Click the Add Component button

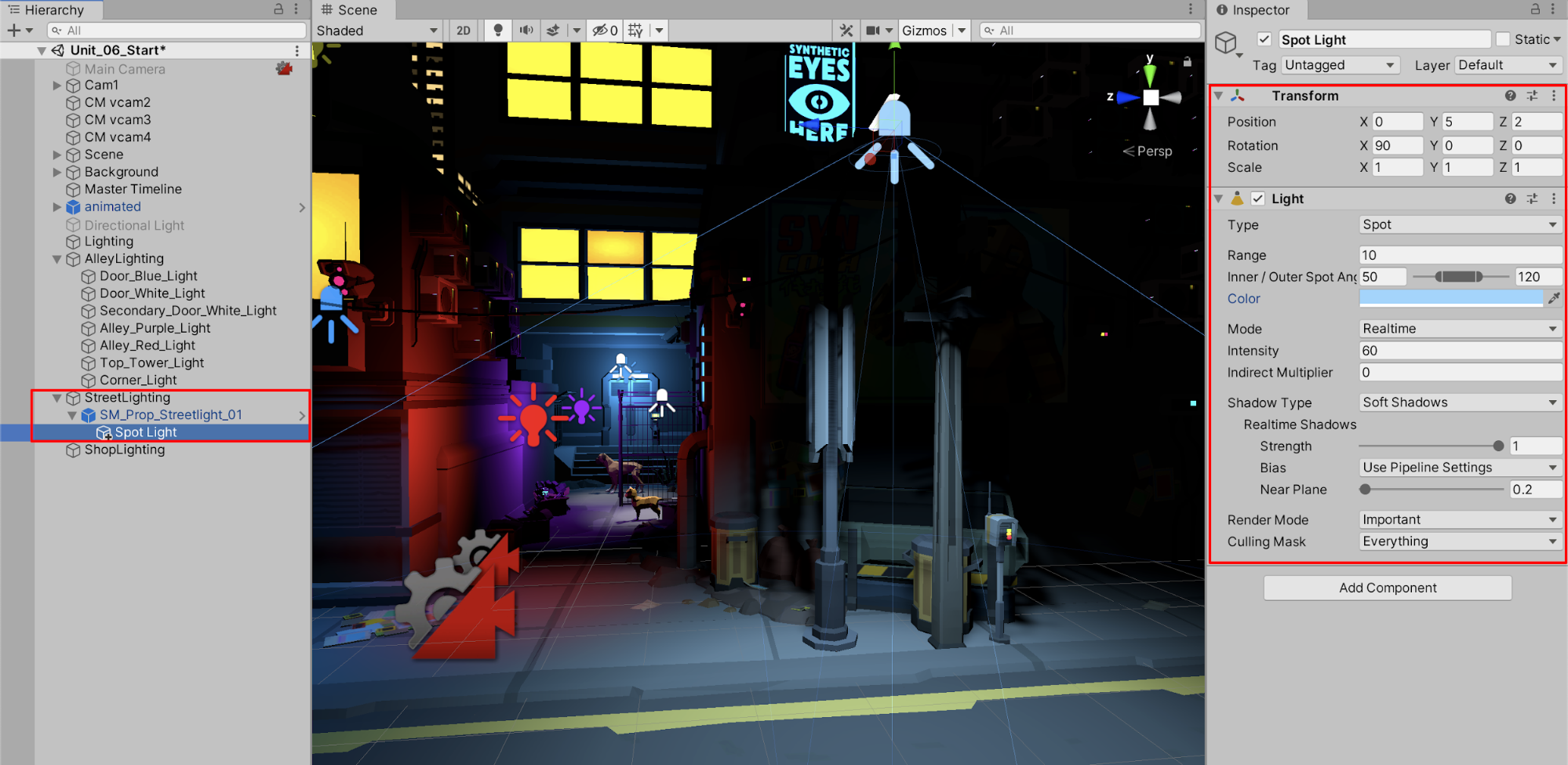pyautogui.click(x=1387, y=588)
